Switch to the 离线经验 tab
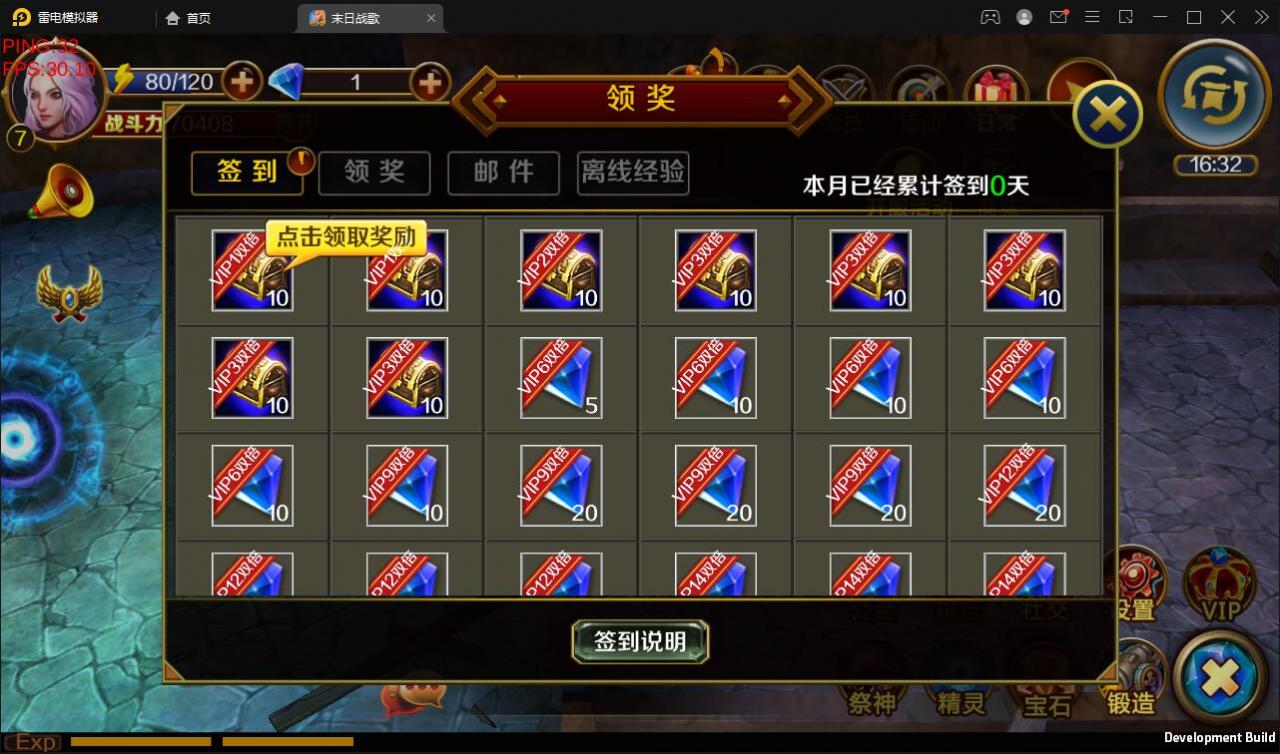The width and height of the screenshot is (1280, 754). pyautogui.click(x=632, y=173)
